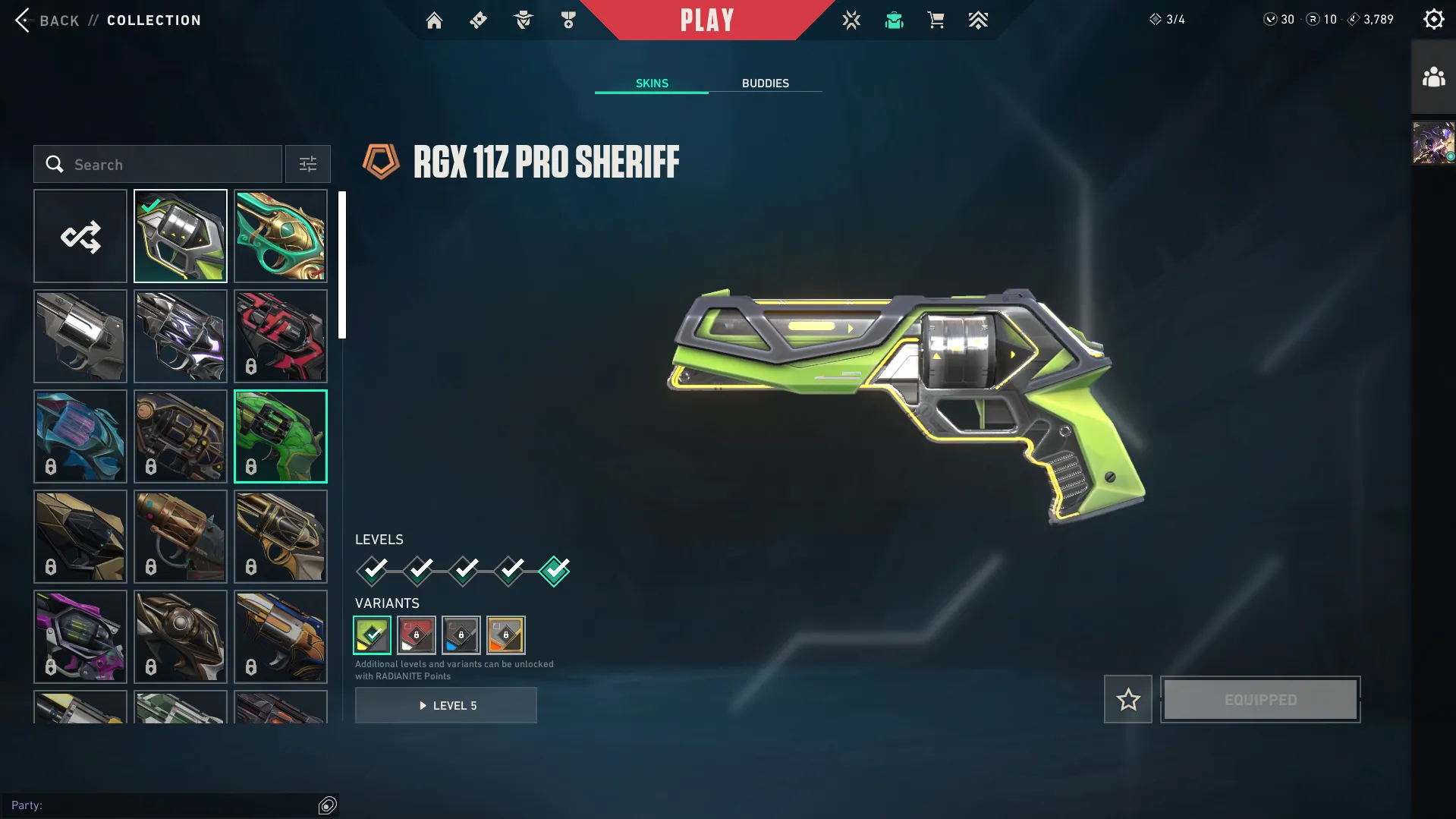Choose the blue locked variant swatch
The width and height of the screenshot is (1456, 819).
coord(461,635)
